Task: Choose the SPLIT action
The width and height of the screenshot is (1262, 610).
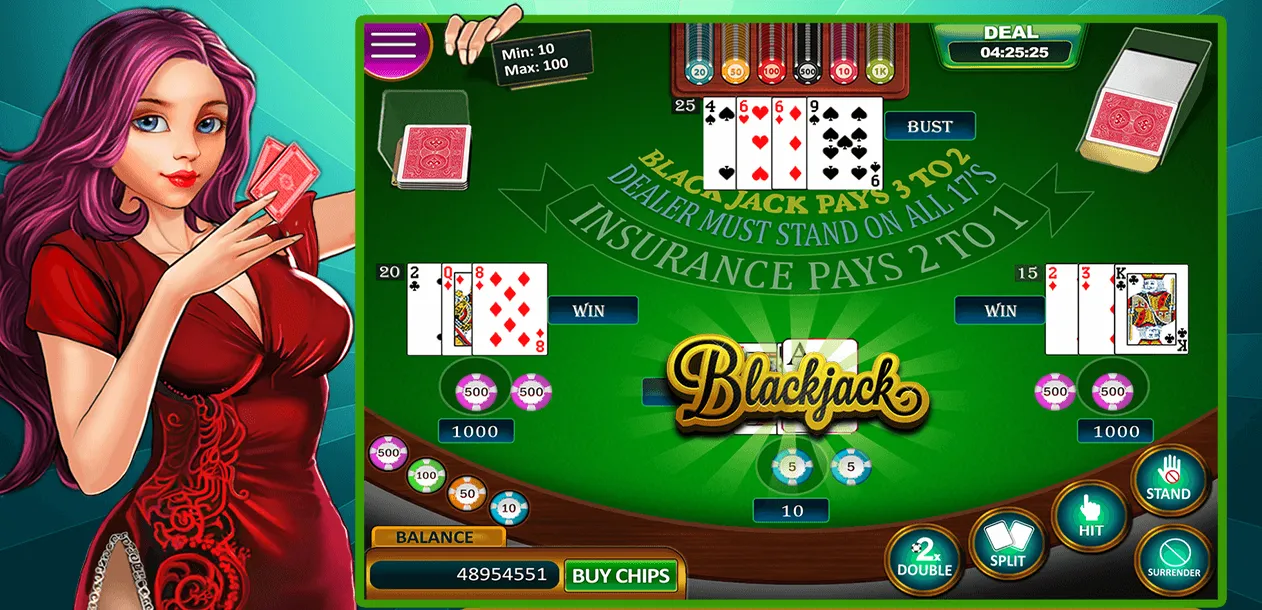Action: [1007, 545]
